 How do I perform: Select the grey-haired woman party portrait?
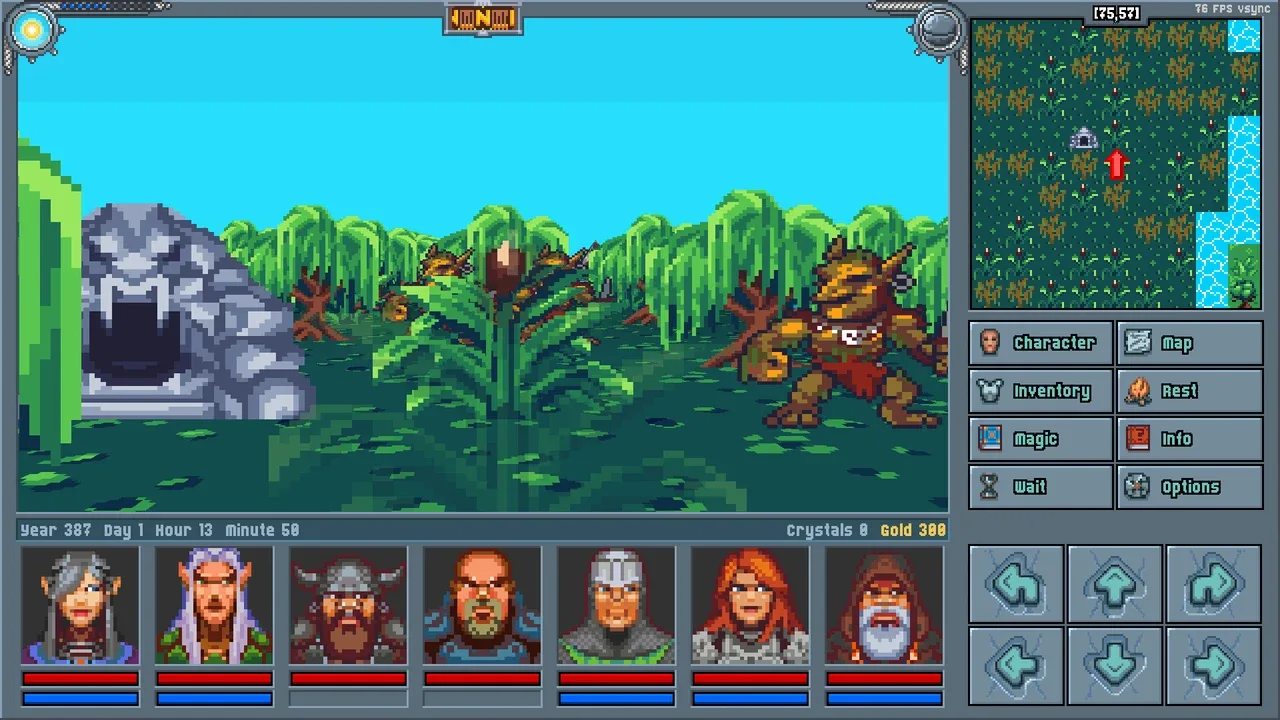pyautogui.click(x=80, y=606)
